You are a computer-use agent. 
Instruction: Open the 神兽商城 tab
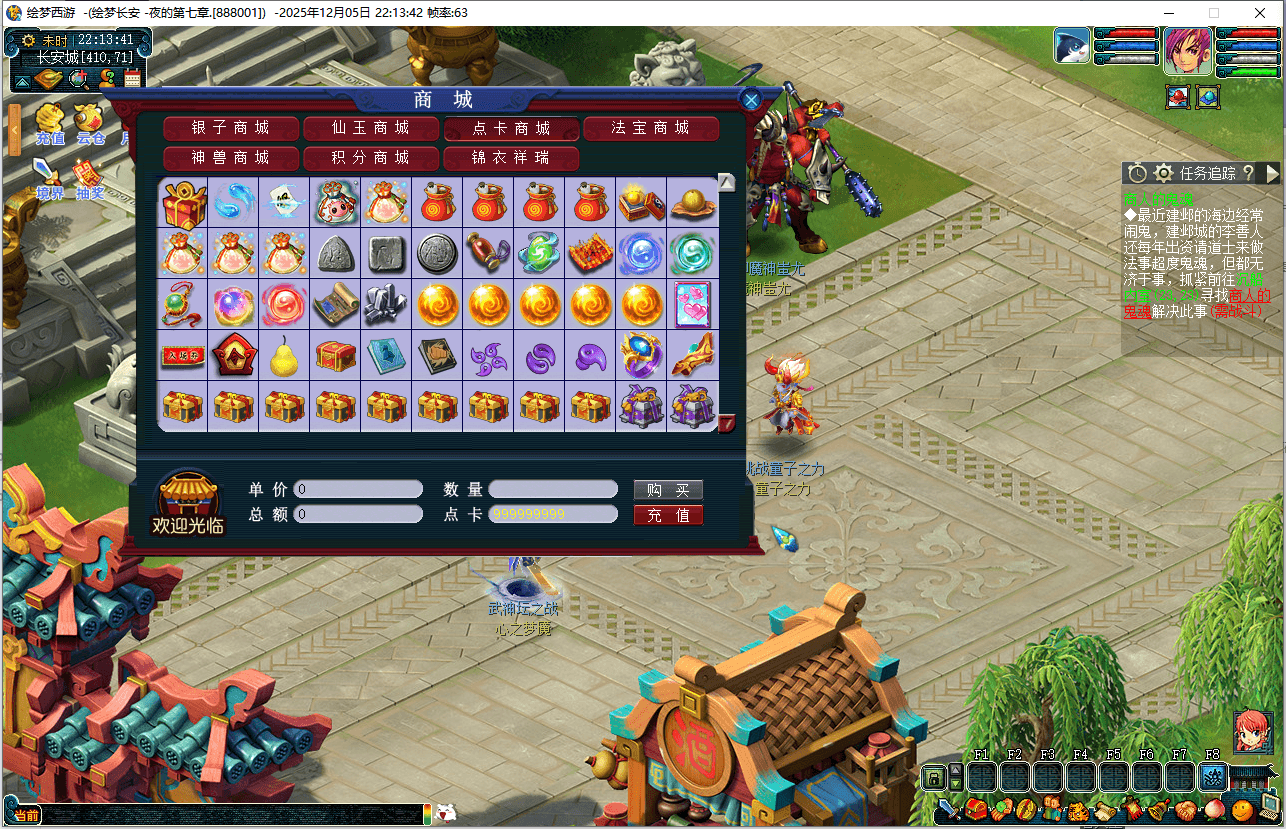231,158
